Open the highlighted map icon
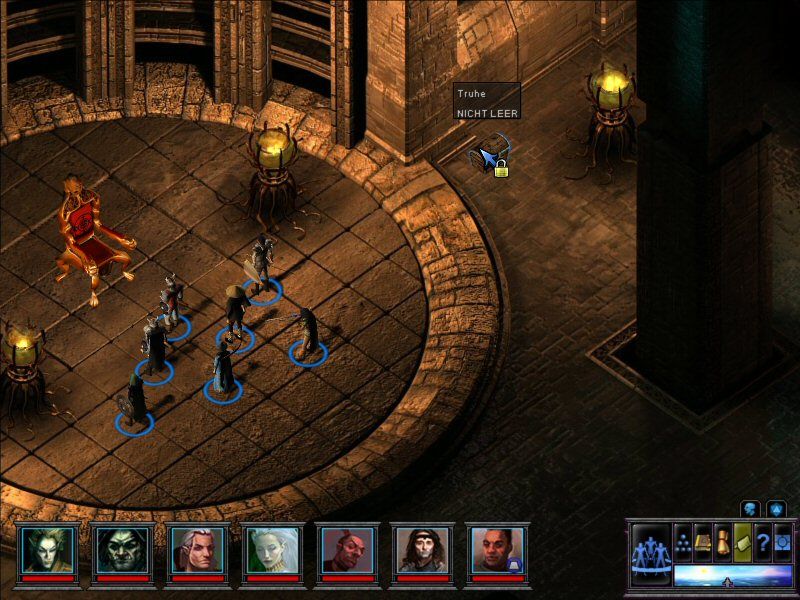Screen dimensions: 800x600 (743, 541)
